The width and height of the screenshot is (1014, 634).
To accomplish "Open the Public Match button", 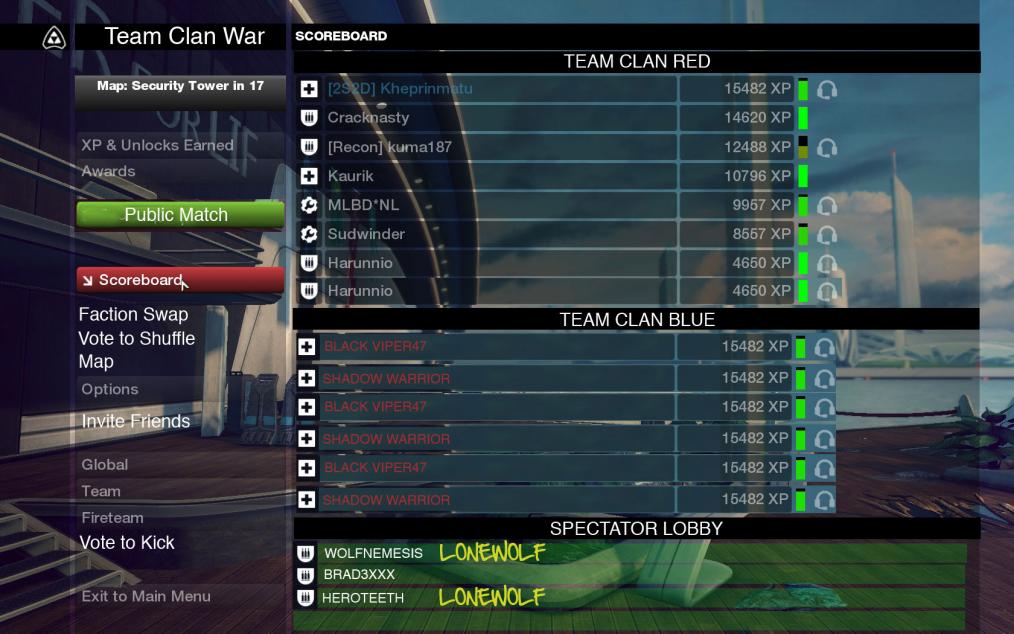I will [179, 215].
